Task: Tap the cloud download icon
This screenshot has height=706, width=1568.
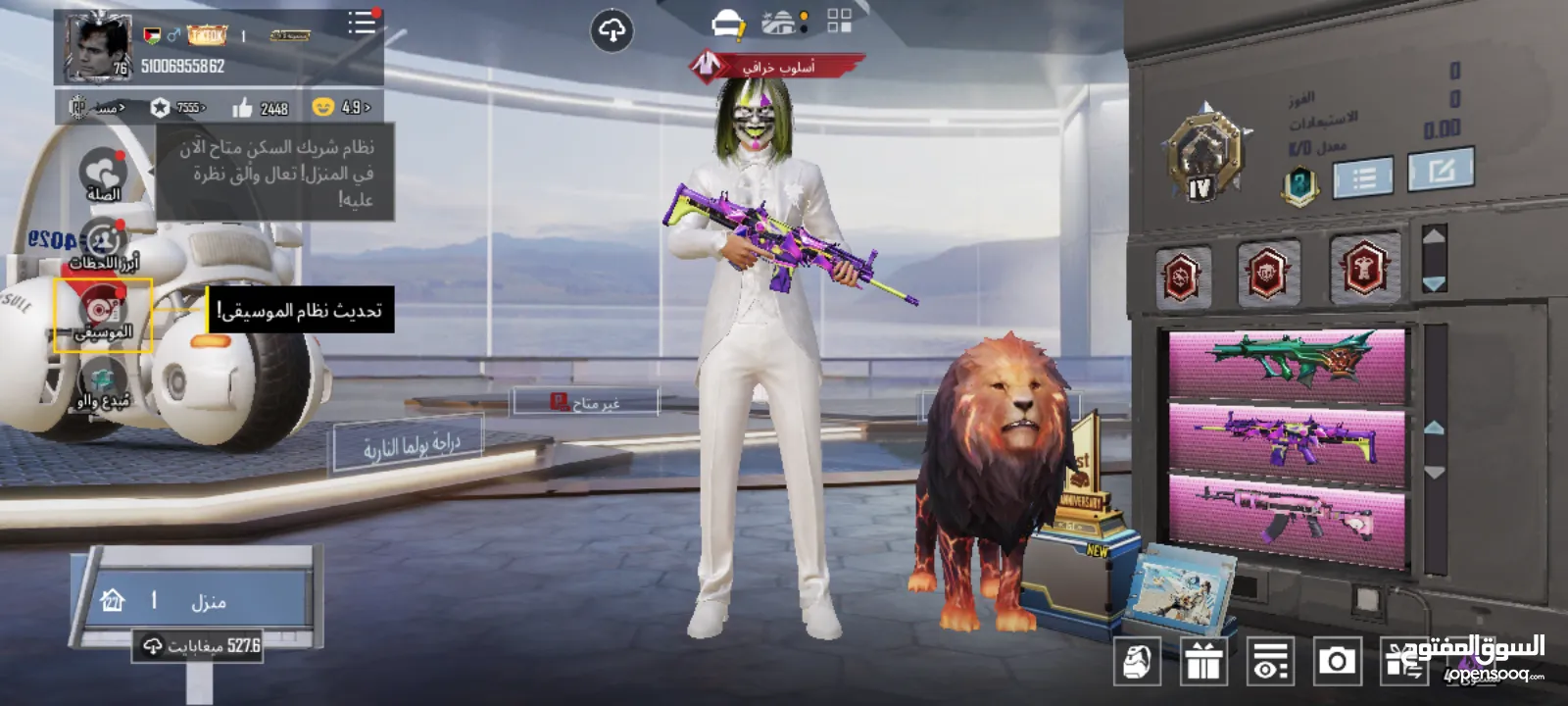Action: (x=612, y=32)
